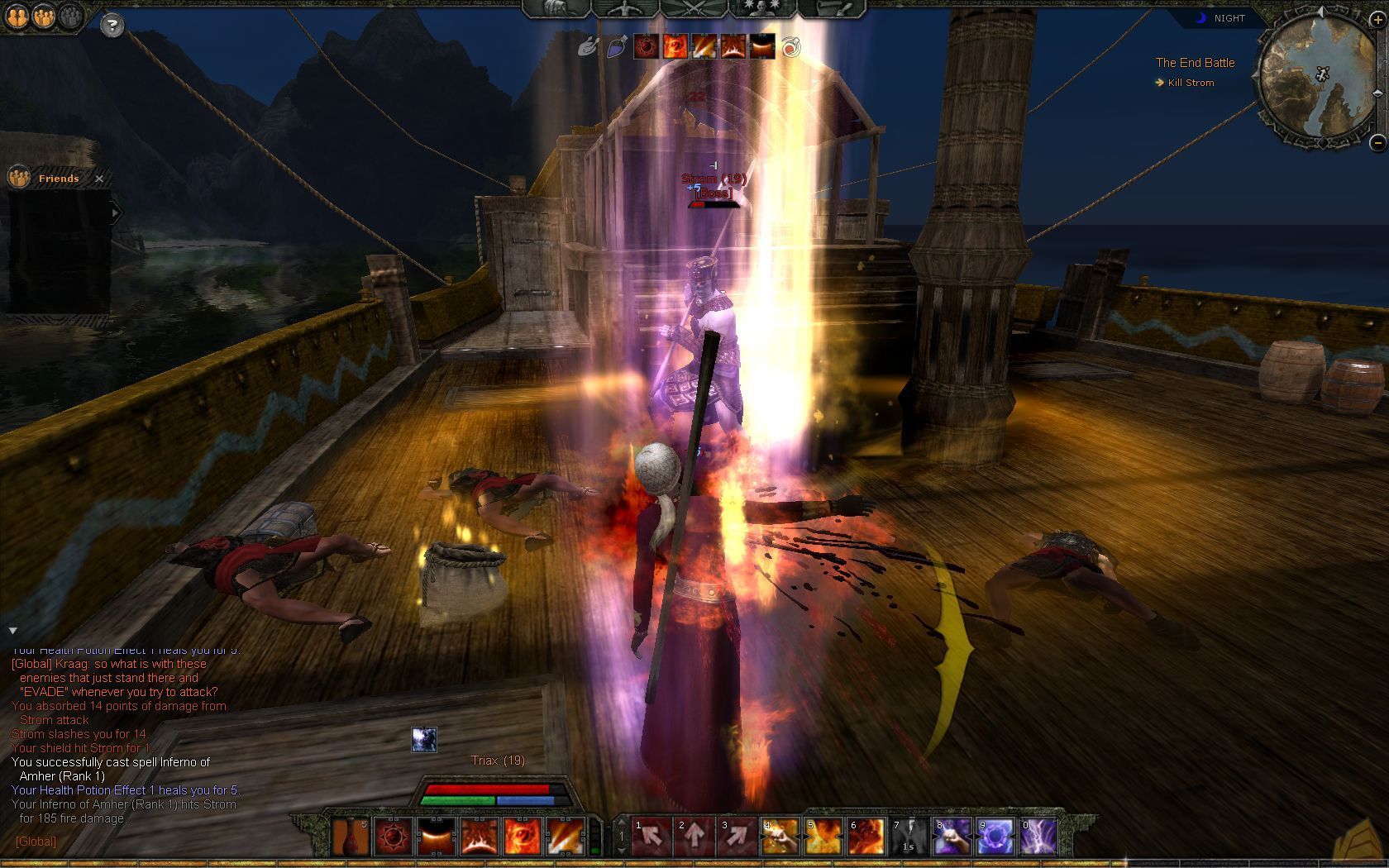Expand the Friends panel side arrow
1389x868 pixels.
[117, 213]
